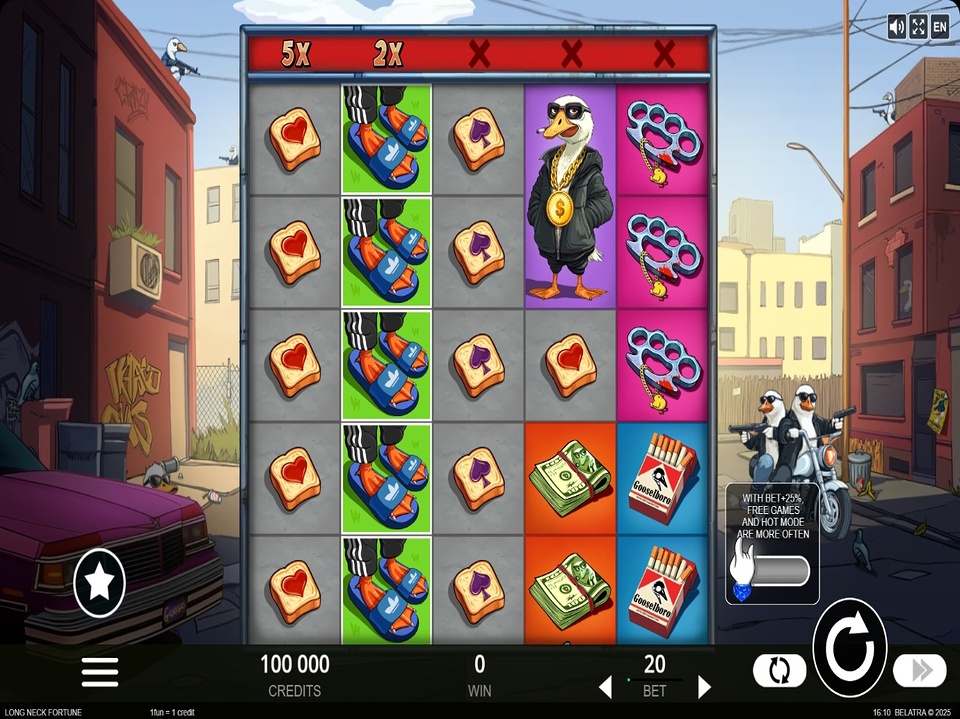The height and width of the screenshot is (719, 960).
Task: Open the hamburger menu
Action: [x=100, y=672]
